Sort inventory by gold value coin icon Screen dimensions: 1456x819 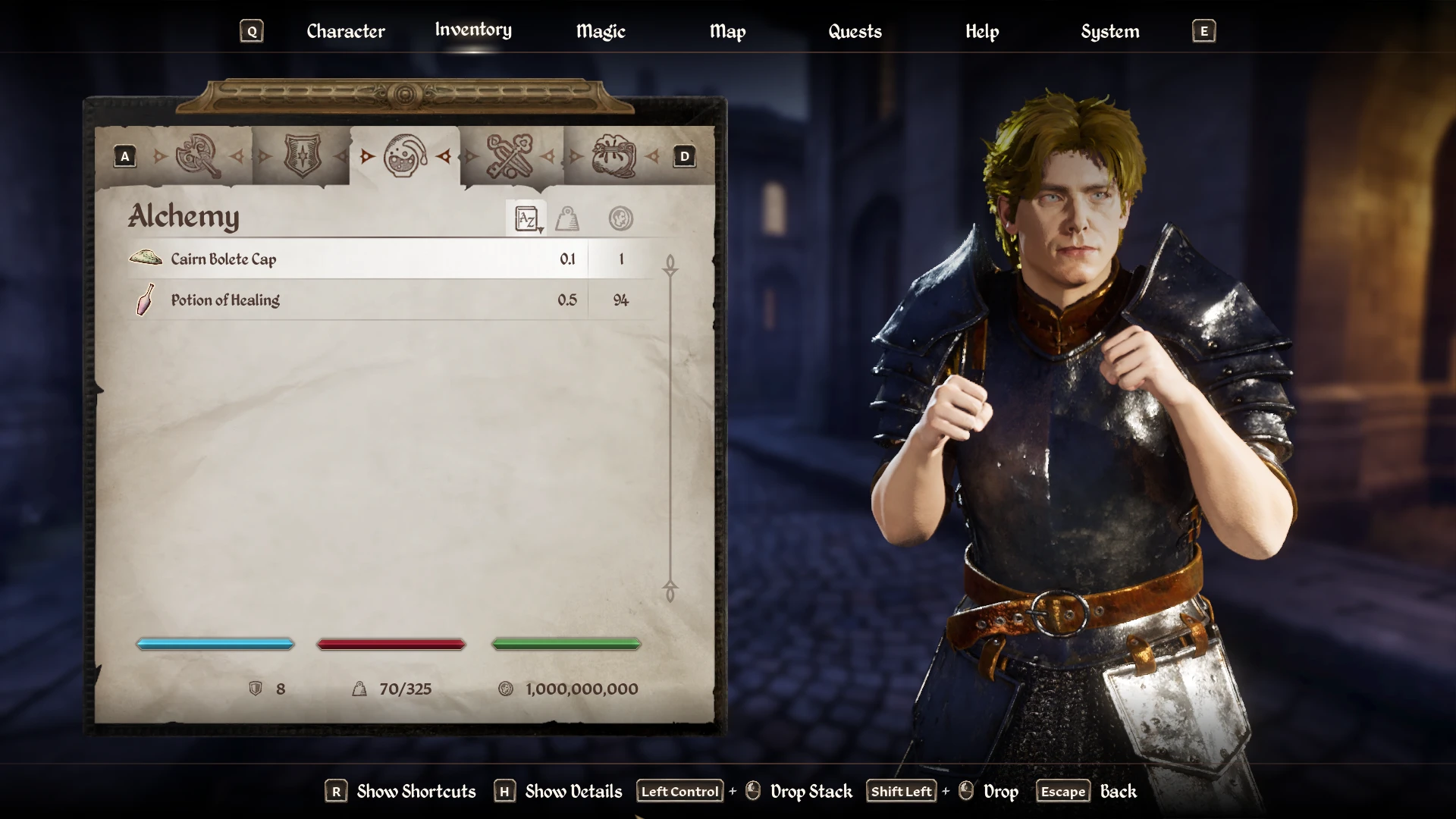[622, 219]
